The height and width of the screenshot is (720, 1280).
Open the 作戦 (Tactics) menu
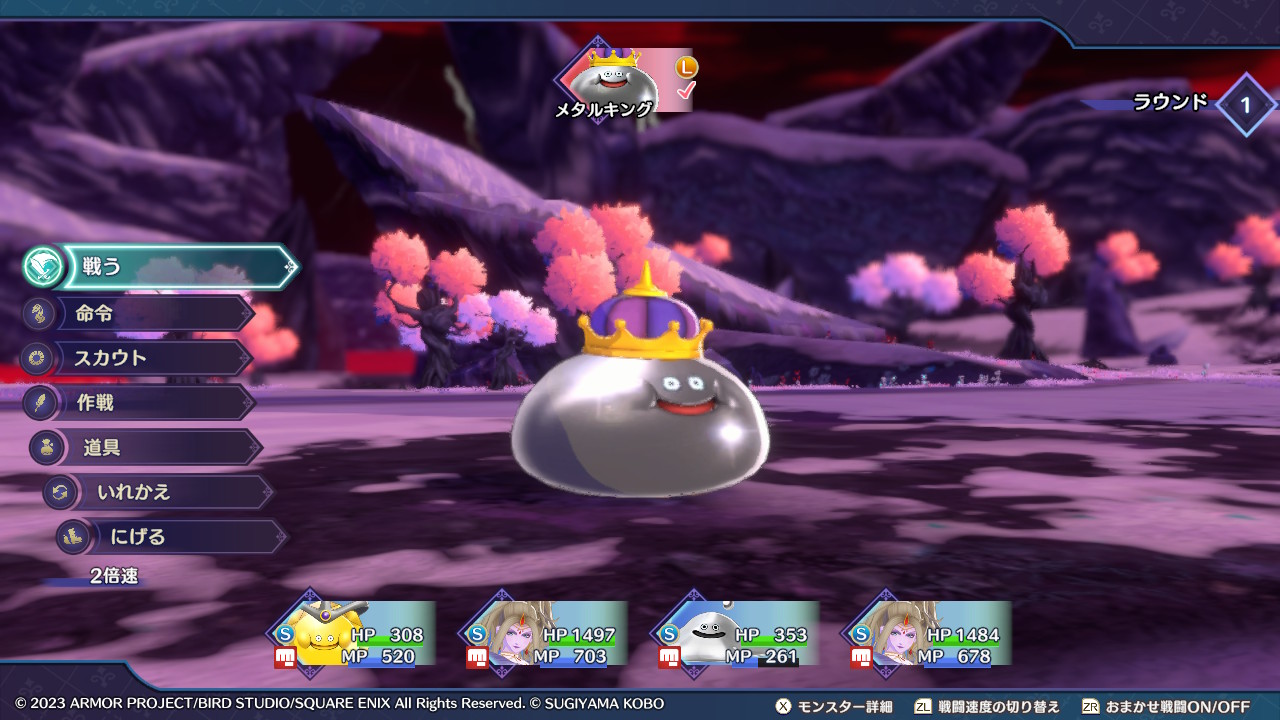tap(150, 403)
